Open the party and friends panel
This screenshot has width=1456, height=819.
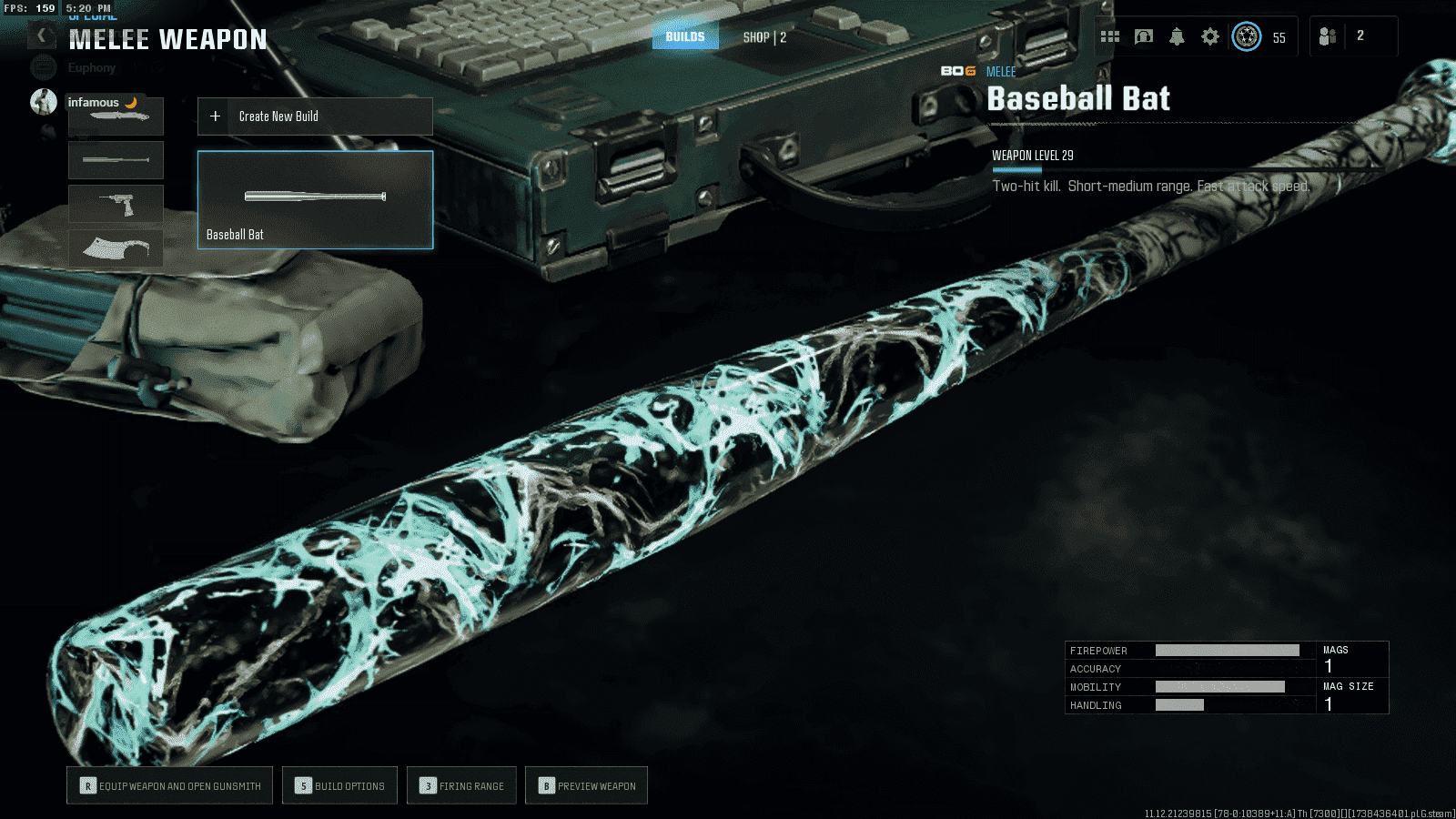coord(1329,36)
